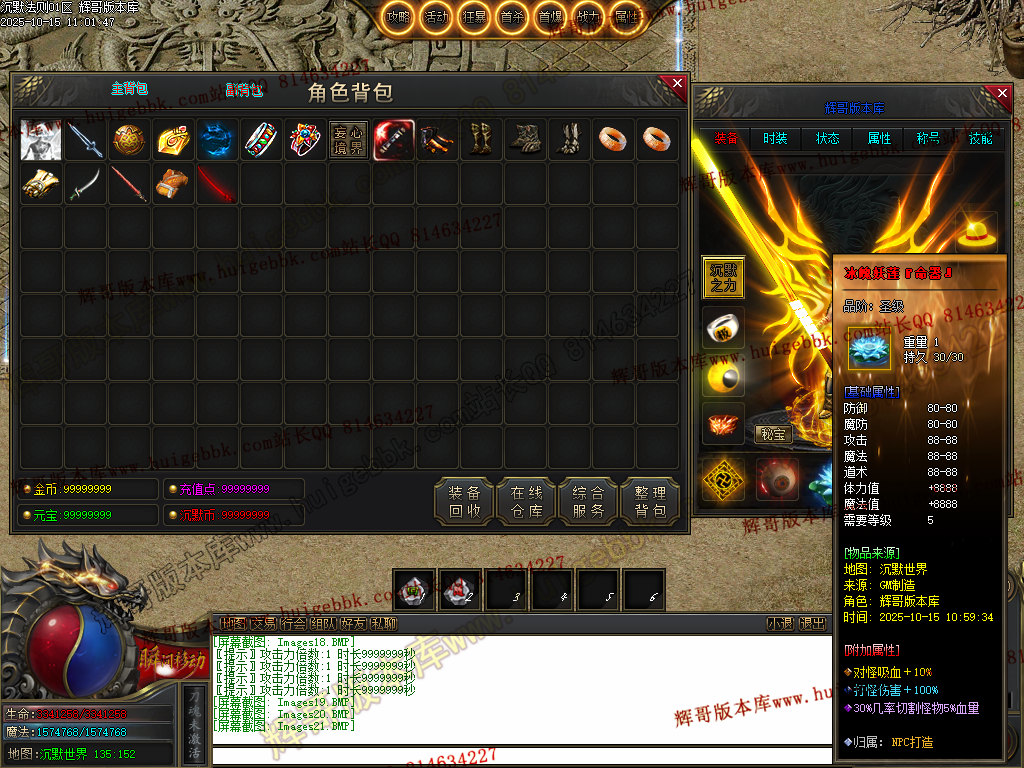This screenshot has width=1024, height=768.
Task: Select the 称号 title tab
Action: click(928, 138)
